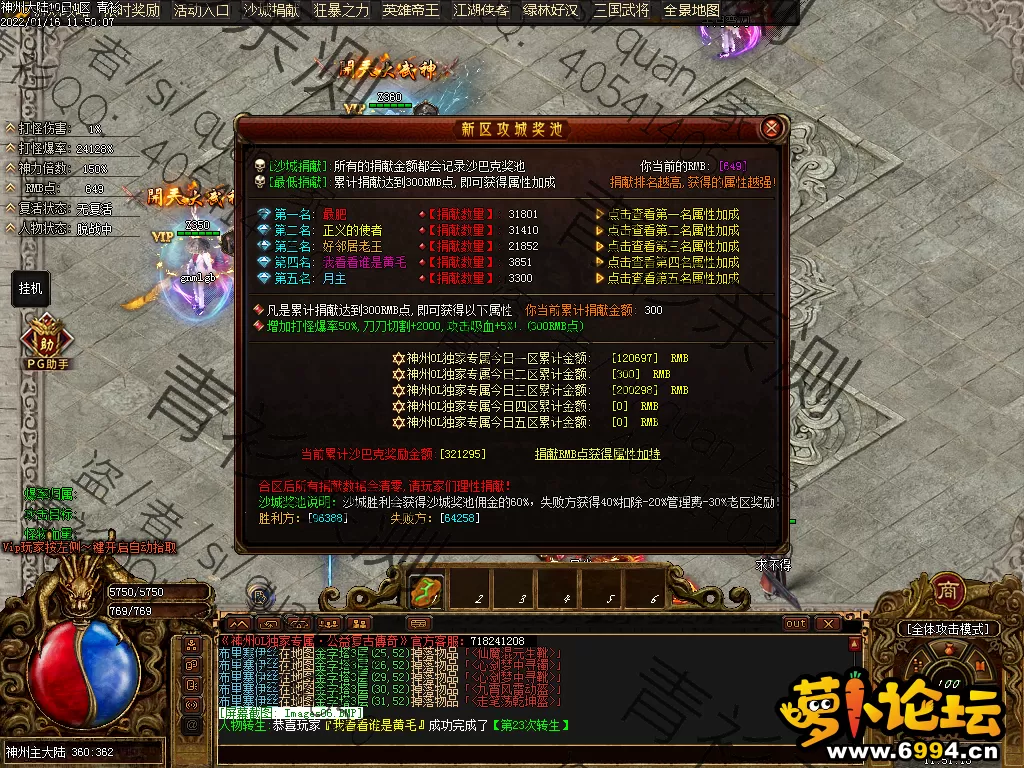Select 狂暴之力 in the top bar

[x=341, y=11]
